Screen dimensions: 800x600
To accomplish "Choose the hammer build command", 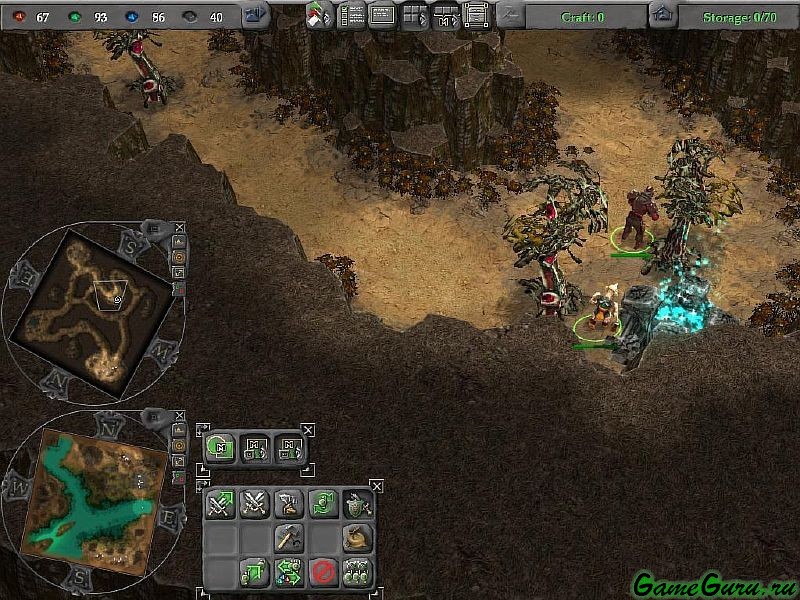I will point(288,538).
